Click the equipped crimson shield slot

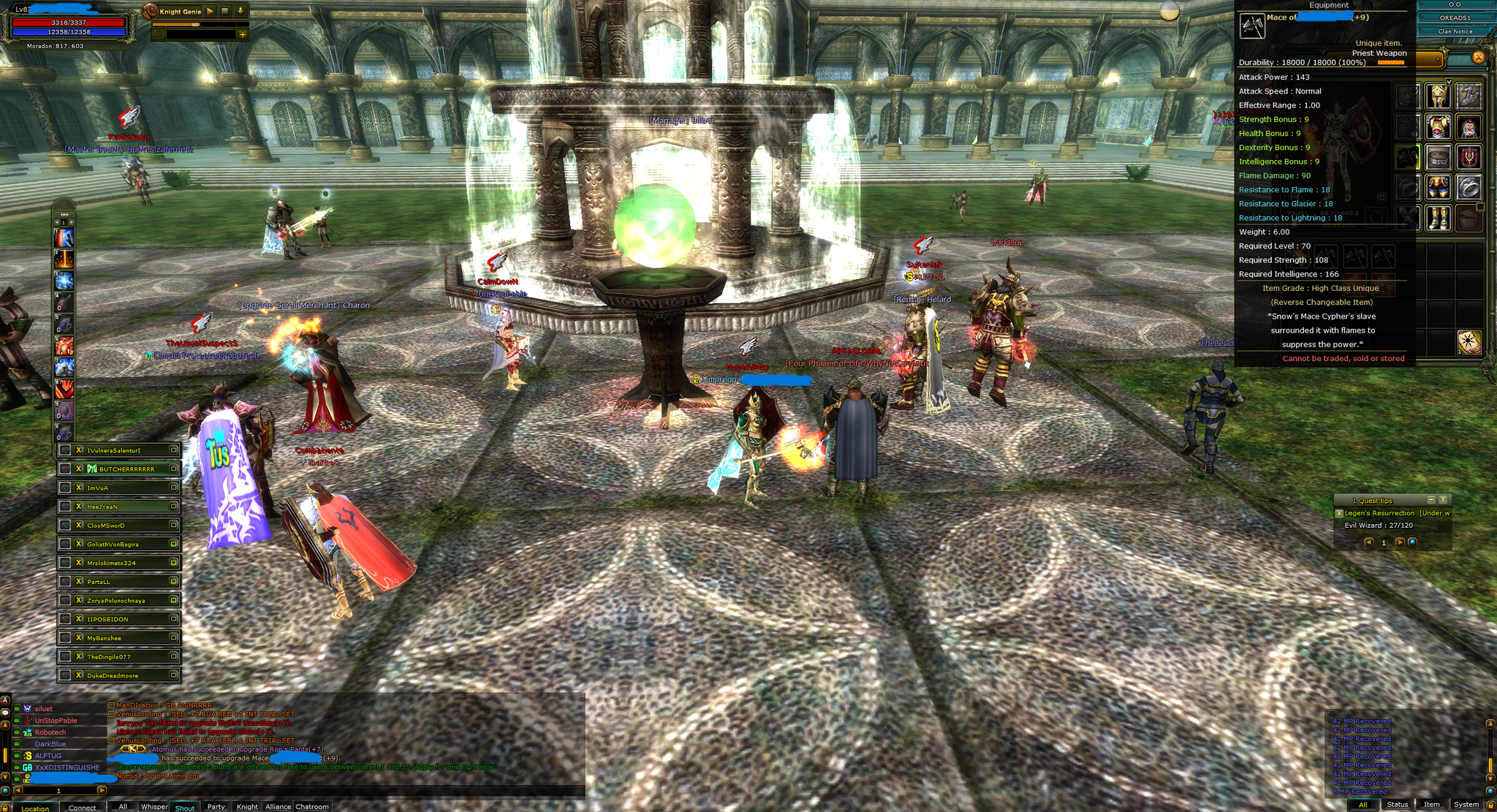1468,156
